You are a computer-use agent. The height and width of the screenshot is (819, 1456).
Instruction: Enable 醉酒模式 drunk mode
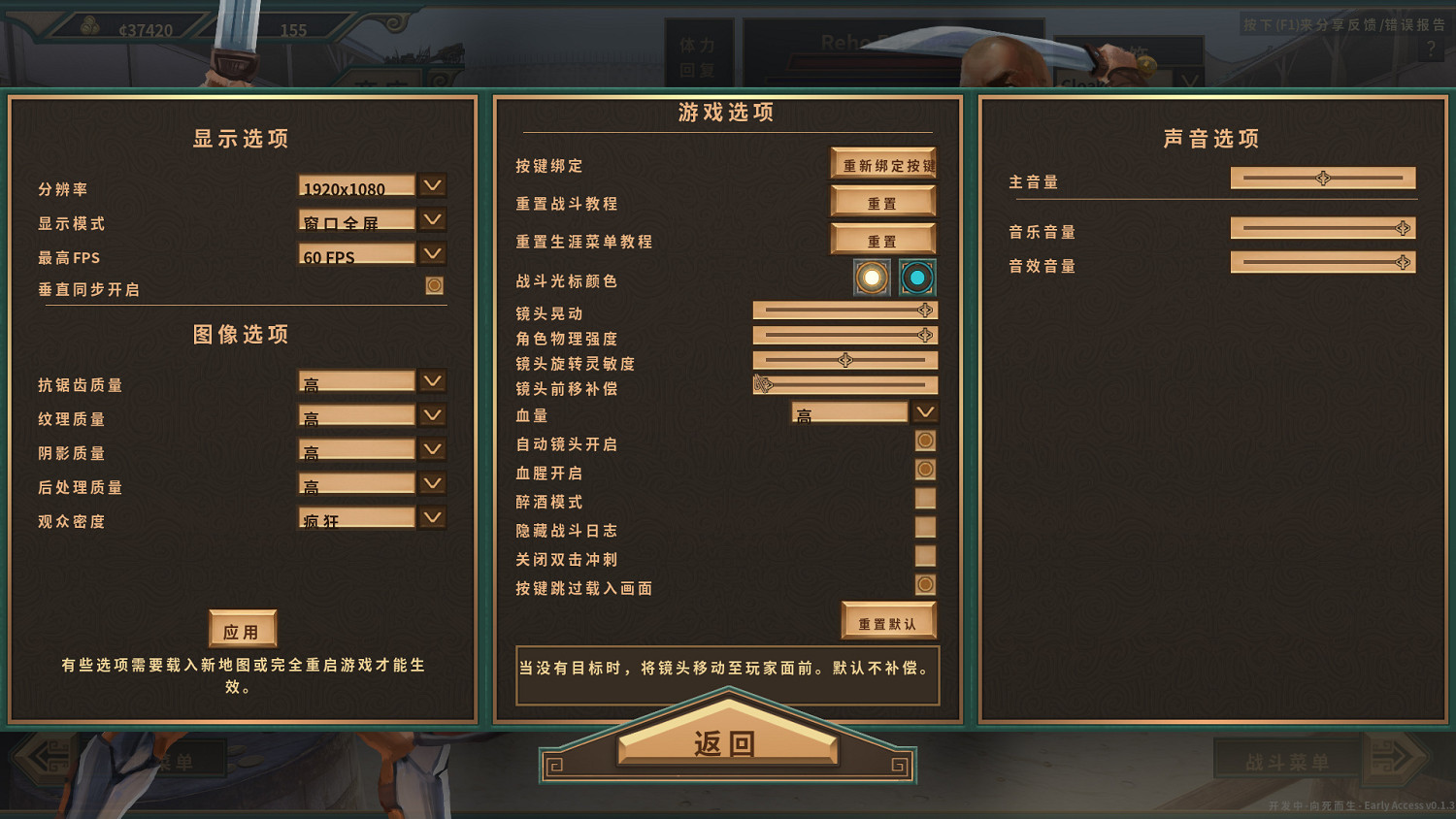(923, 497)
